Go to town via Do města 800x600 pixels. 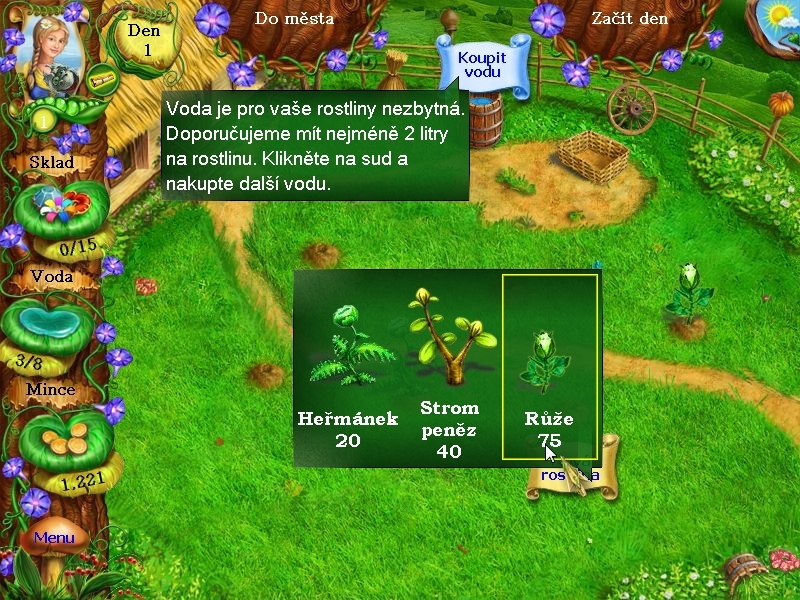294,18
